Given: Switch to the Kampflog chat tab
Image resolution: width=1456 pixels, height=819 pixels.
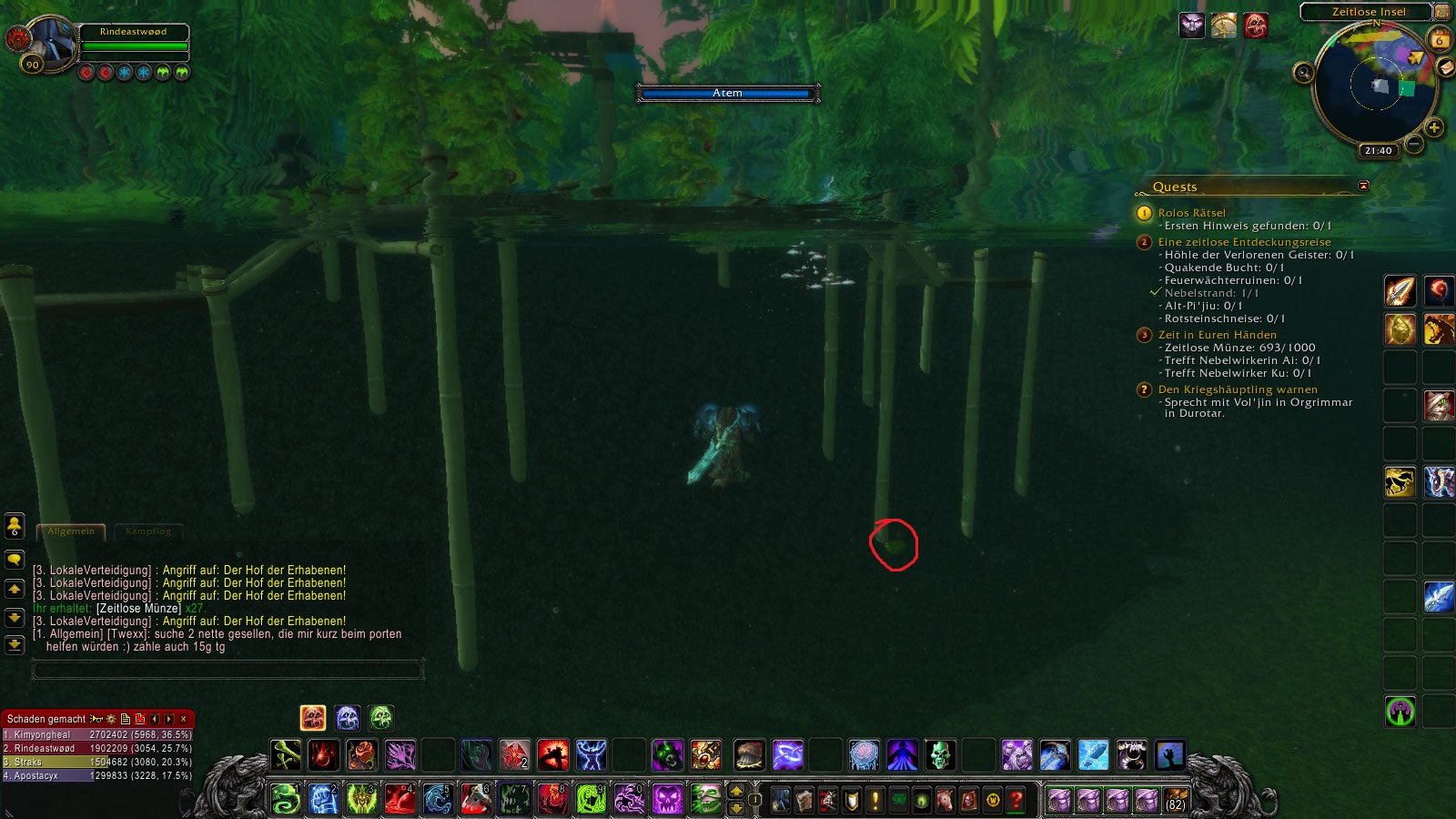Looking at the screenshot, I should click(x=148, y=531).
